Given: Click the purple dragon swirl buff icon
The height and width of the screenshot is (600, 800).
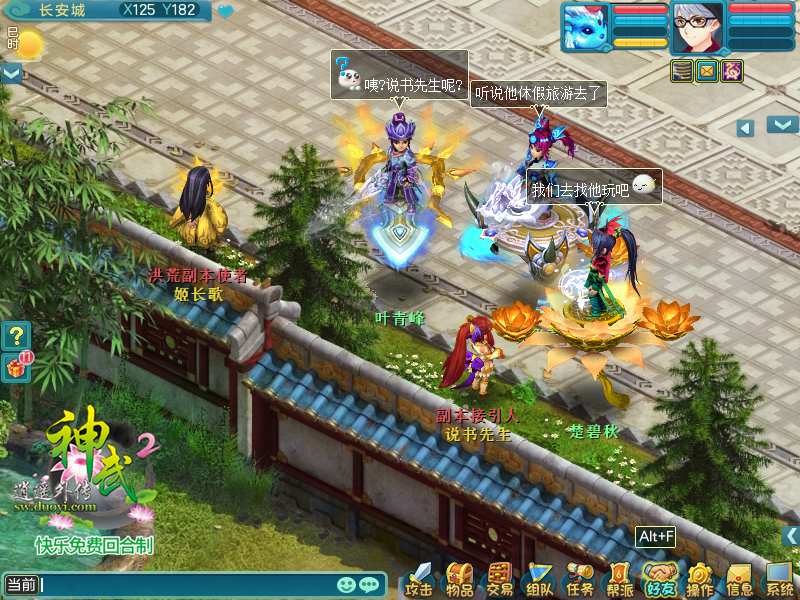Looking at the screenshot, I should (x=732, y=71).
